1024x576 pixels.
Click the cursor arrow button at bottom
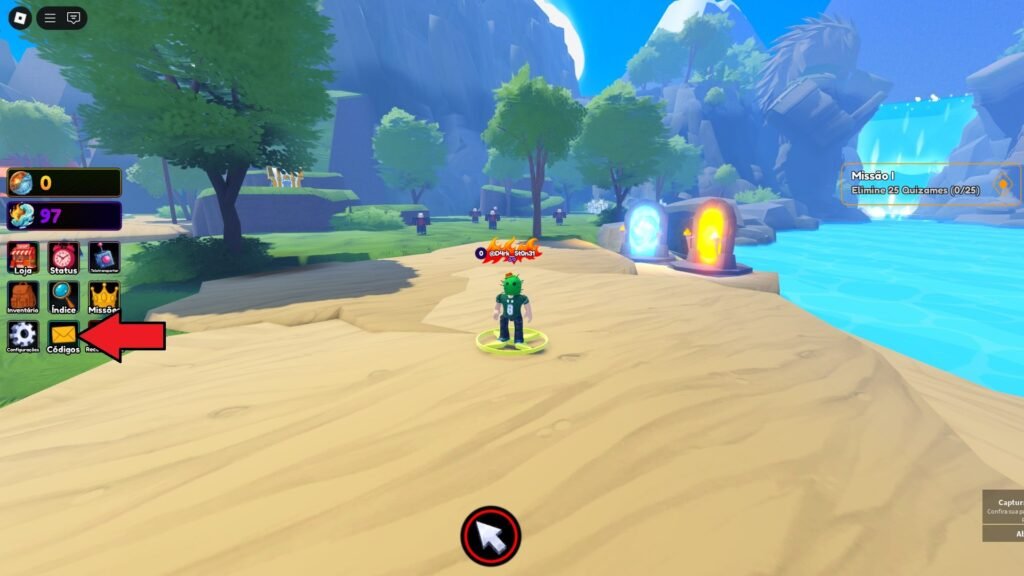491,537
